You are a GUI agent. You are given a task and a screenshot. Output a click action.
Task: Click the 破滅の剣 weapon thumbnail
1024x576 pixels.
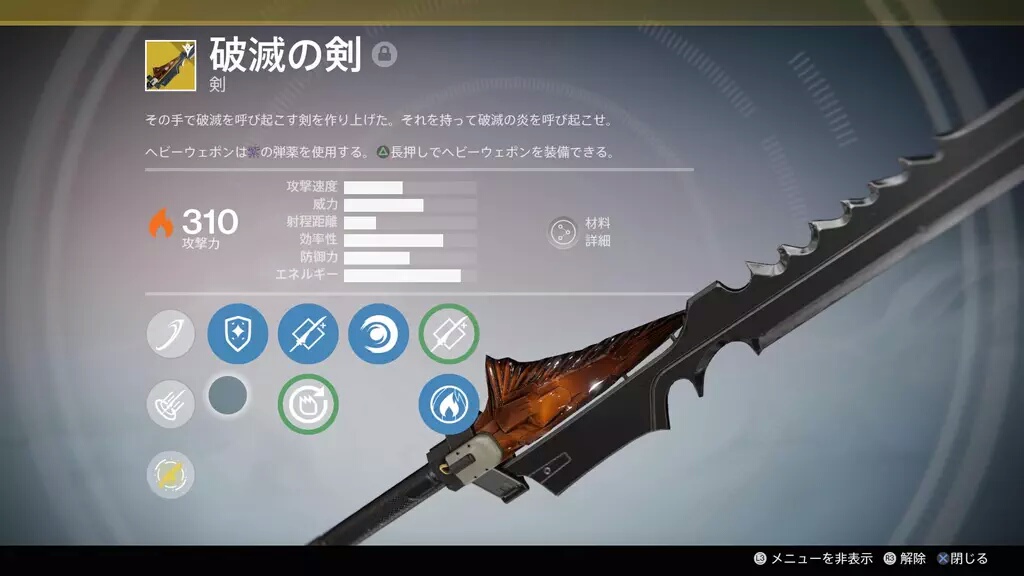(170, 65)
